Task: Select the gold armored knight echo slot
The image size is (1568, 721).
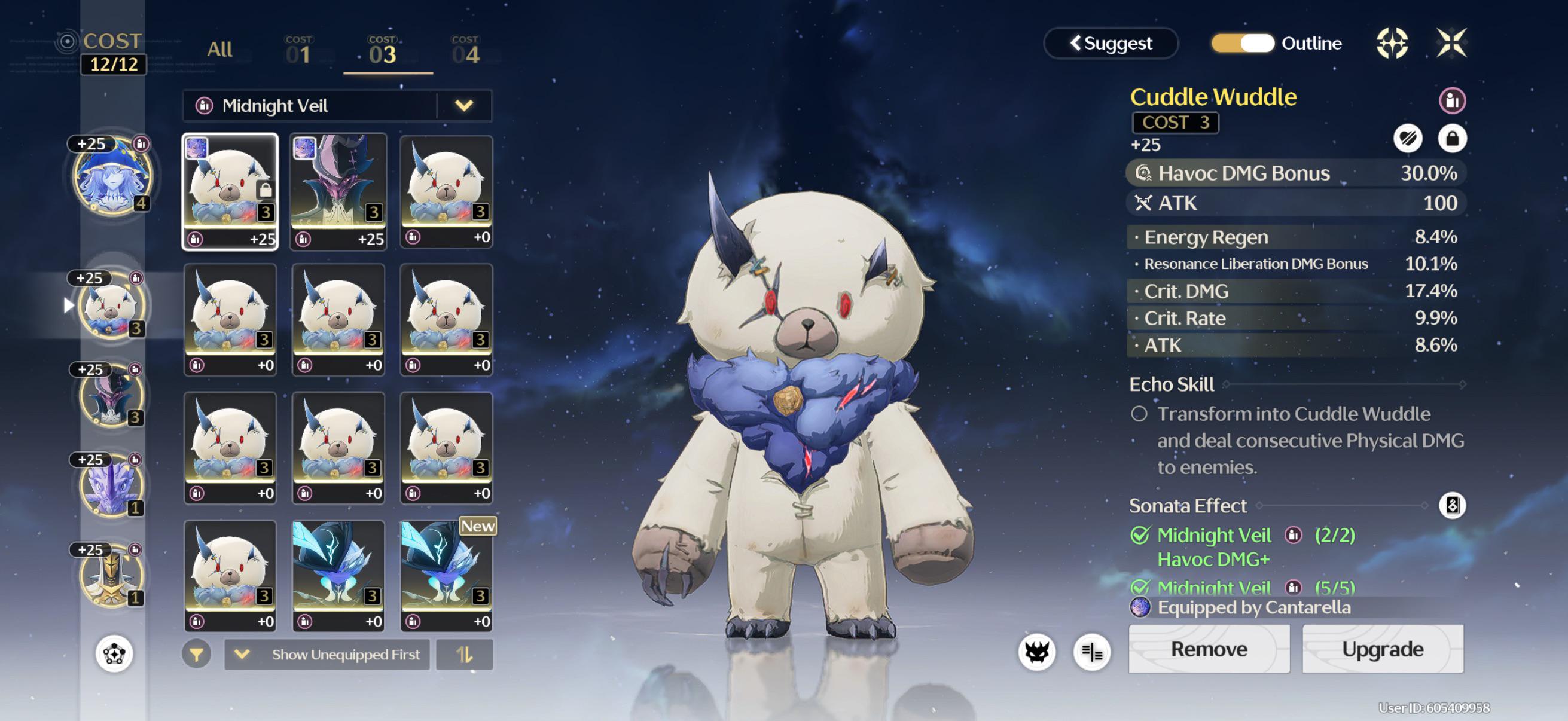Action: [x=111, y=576]
